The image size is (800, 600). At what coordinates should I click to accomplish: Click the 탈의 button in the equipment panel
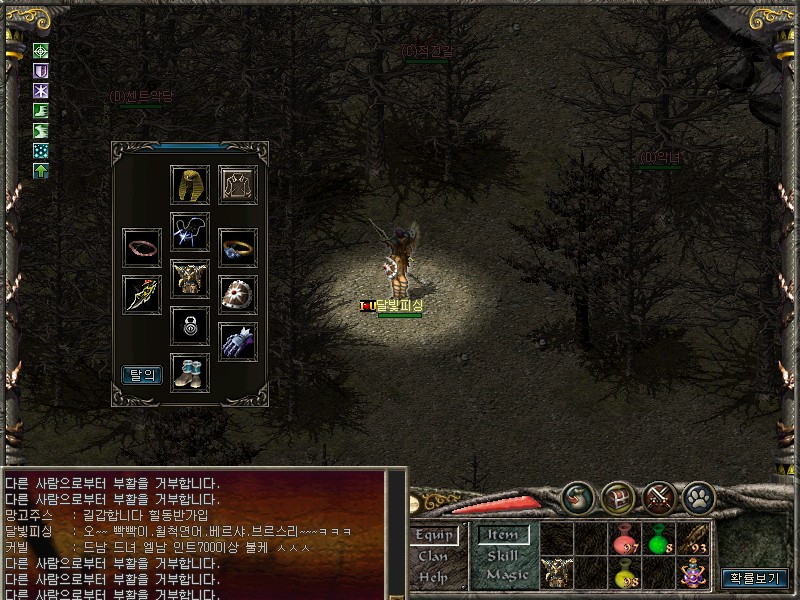pos(141,375)
